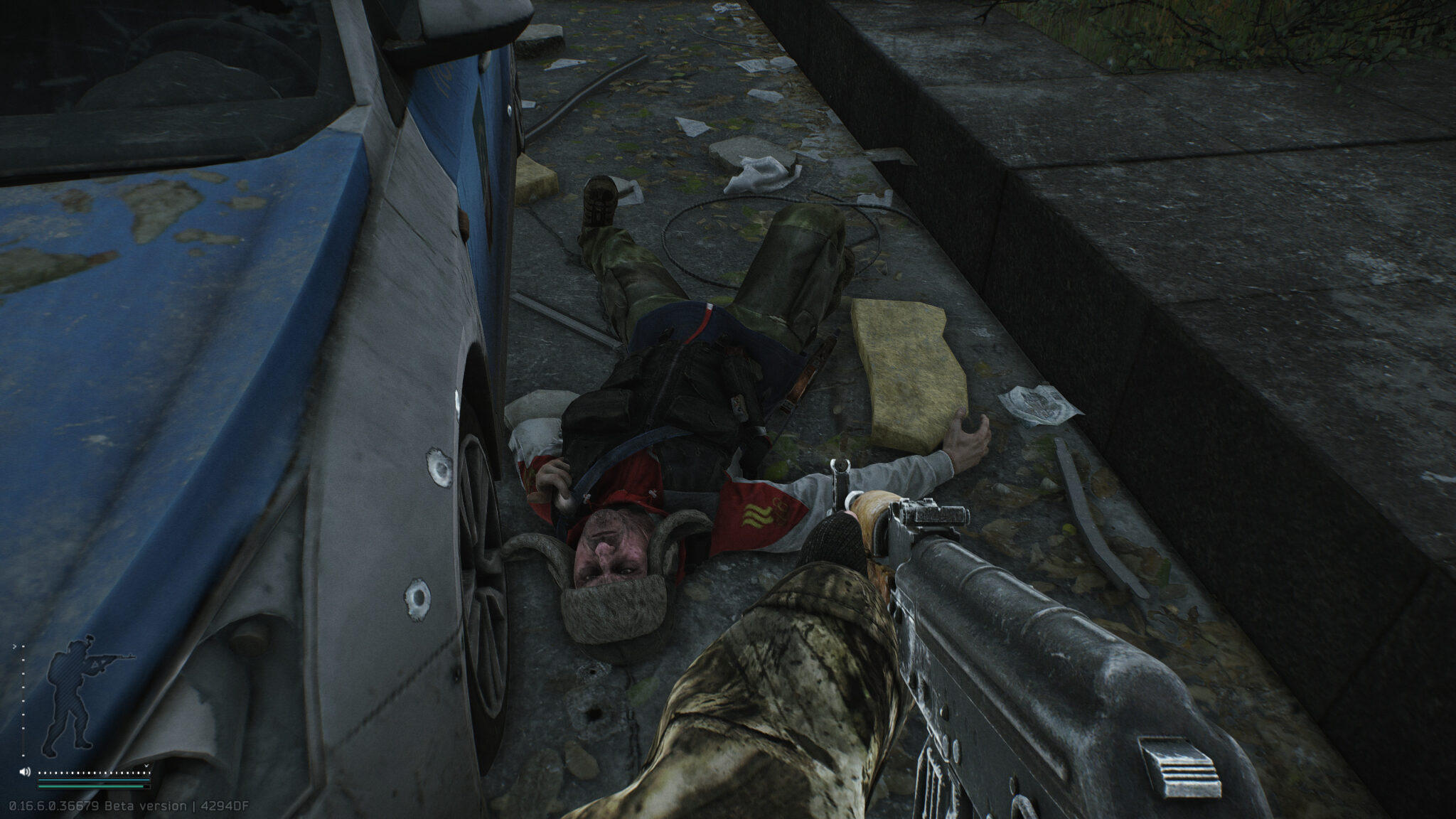1456x819 pixels.
Task: Click the topmost tick on the stance height scale
Action: 23,646
